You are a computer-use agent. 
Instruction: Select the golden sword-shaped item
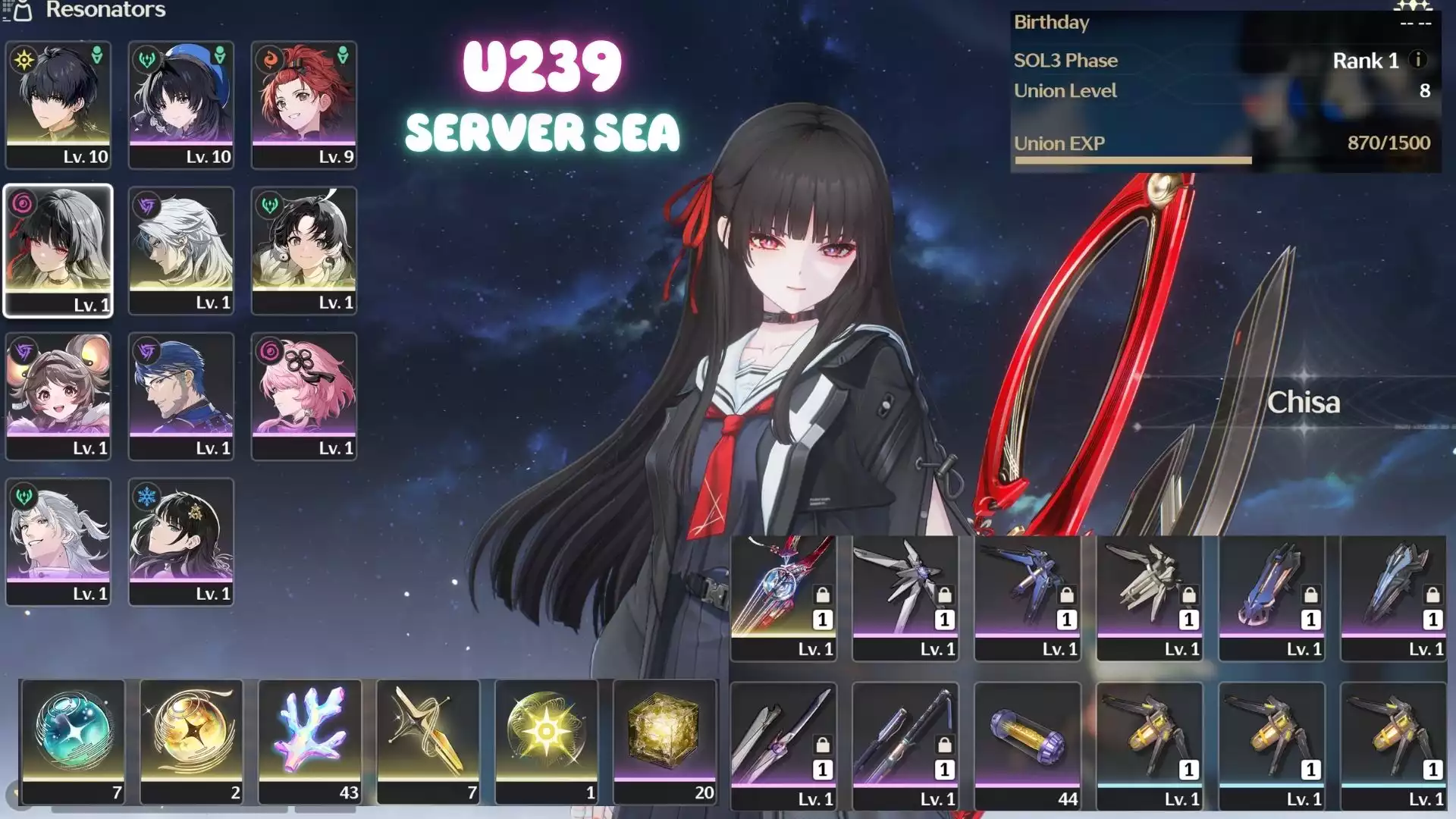(x=428, y=740)
